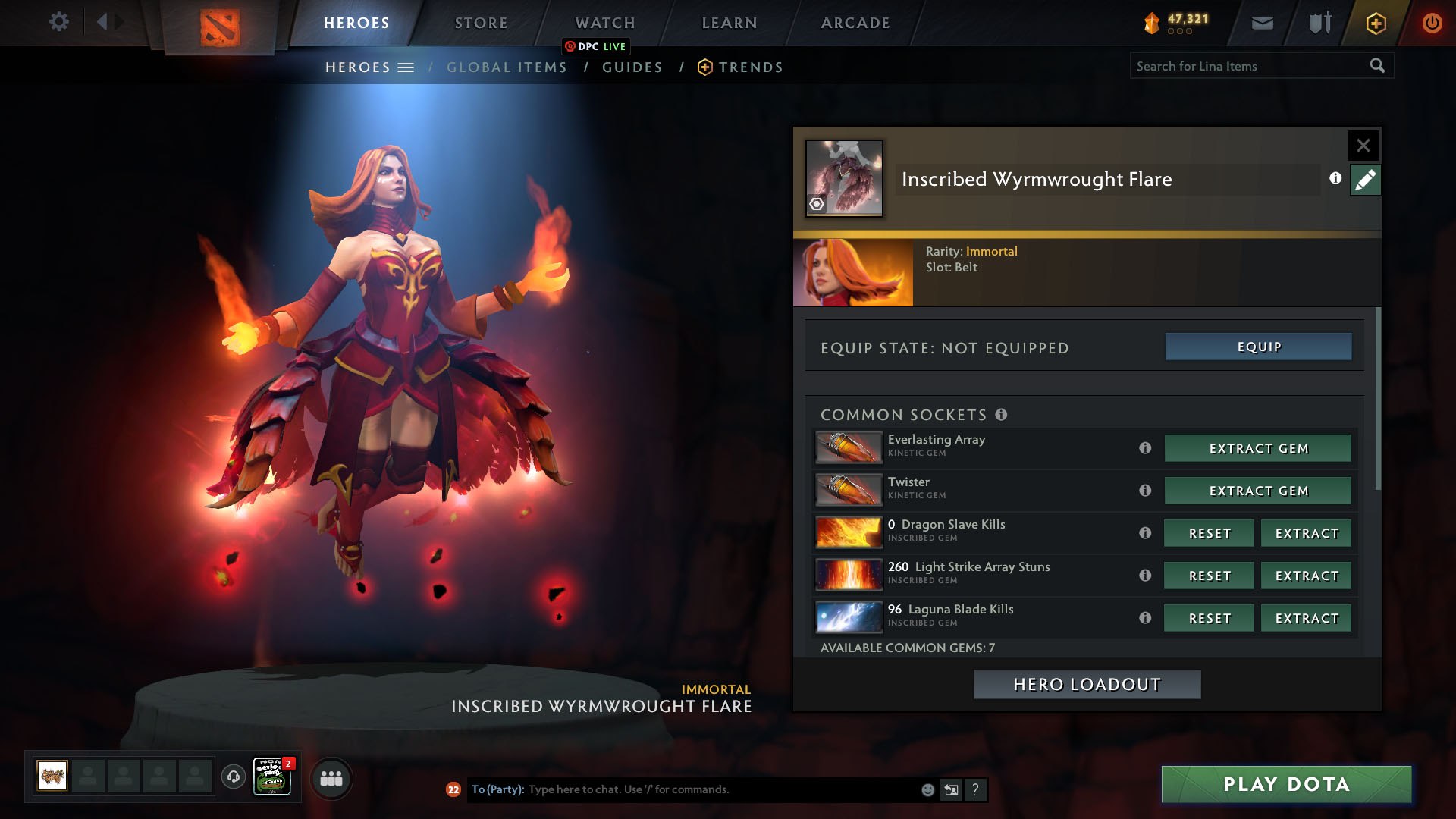Switch to the Store tab
The image size is (1456, 819).
481,23
